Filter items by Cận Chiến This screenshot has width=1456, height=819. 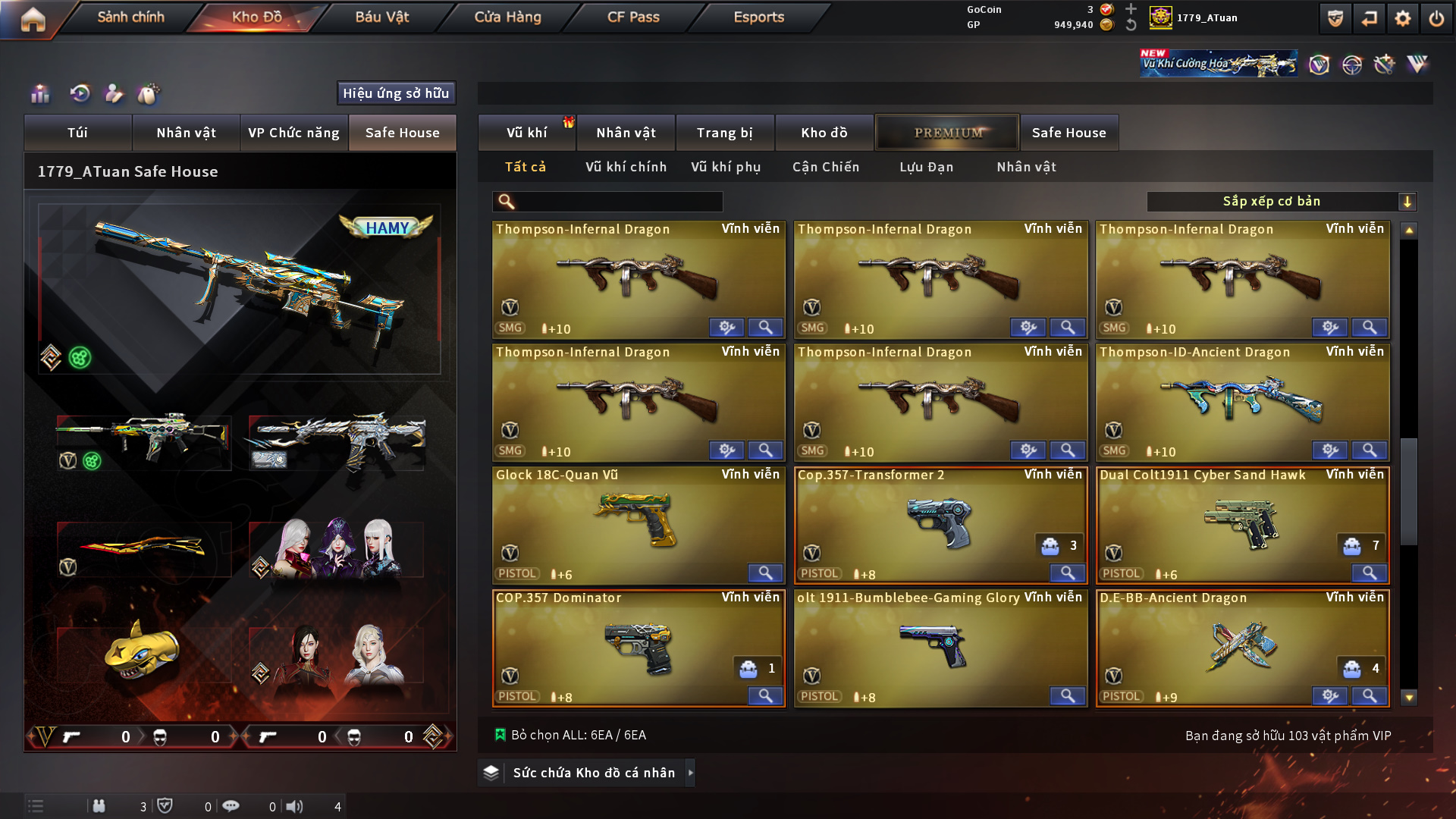(826, 167)
